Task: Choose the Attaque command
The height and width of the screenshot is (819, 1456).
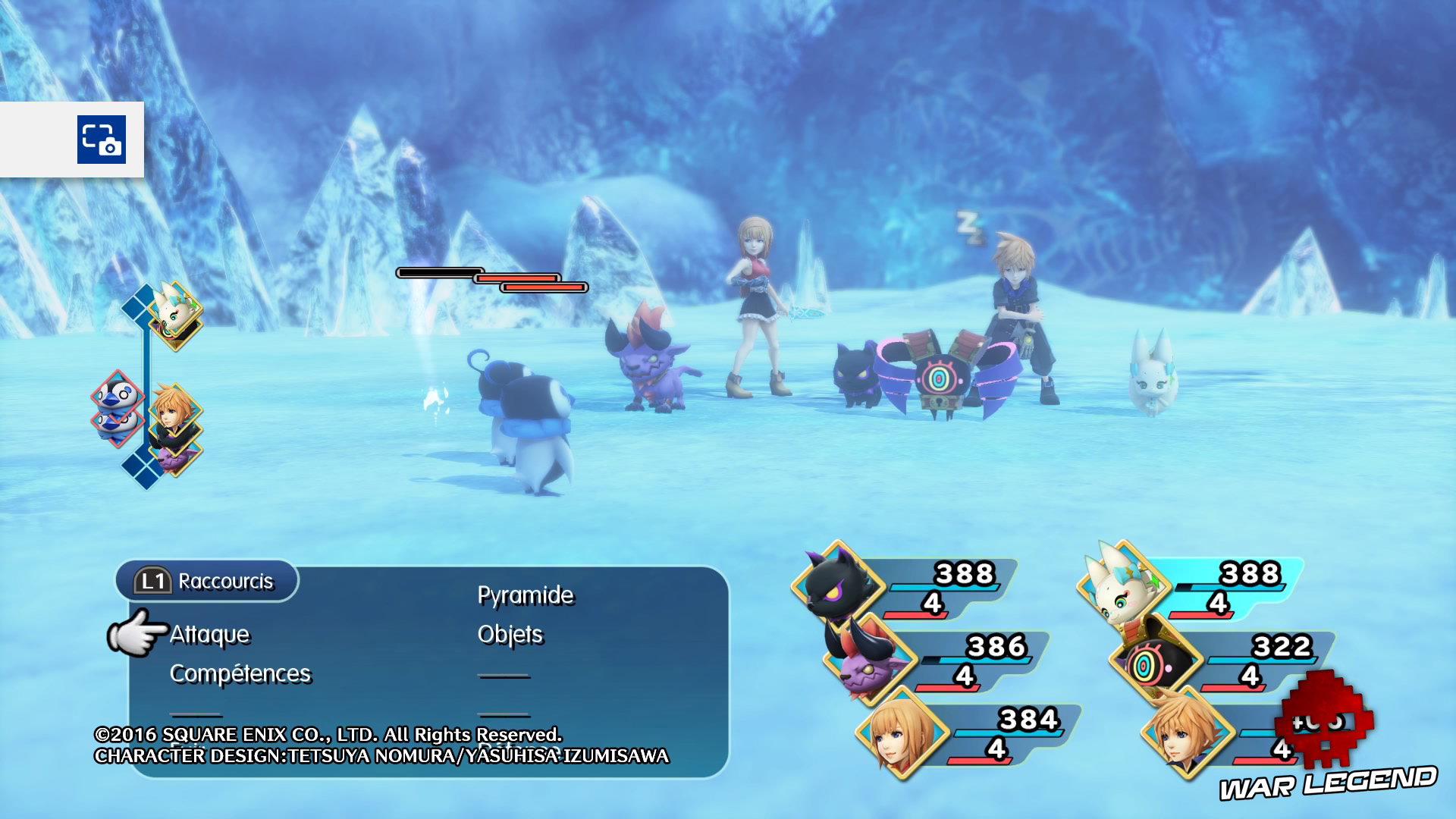Action: pos(209,634)
